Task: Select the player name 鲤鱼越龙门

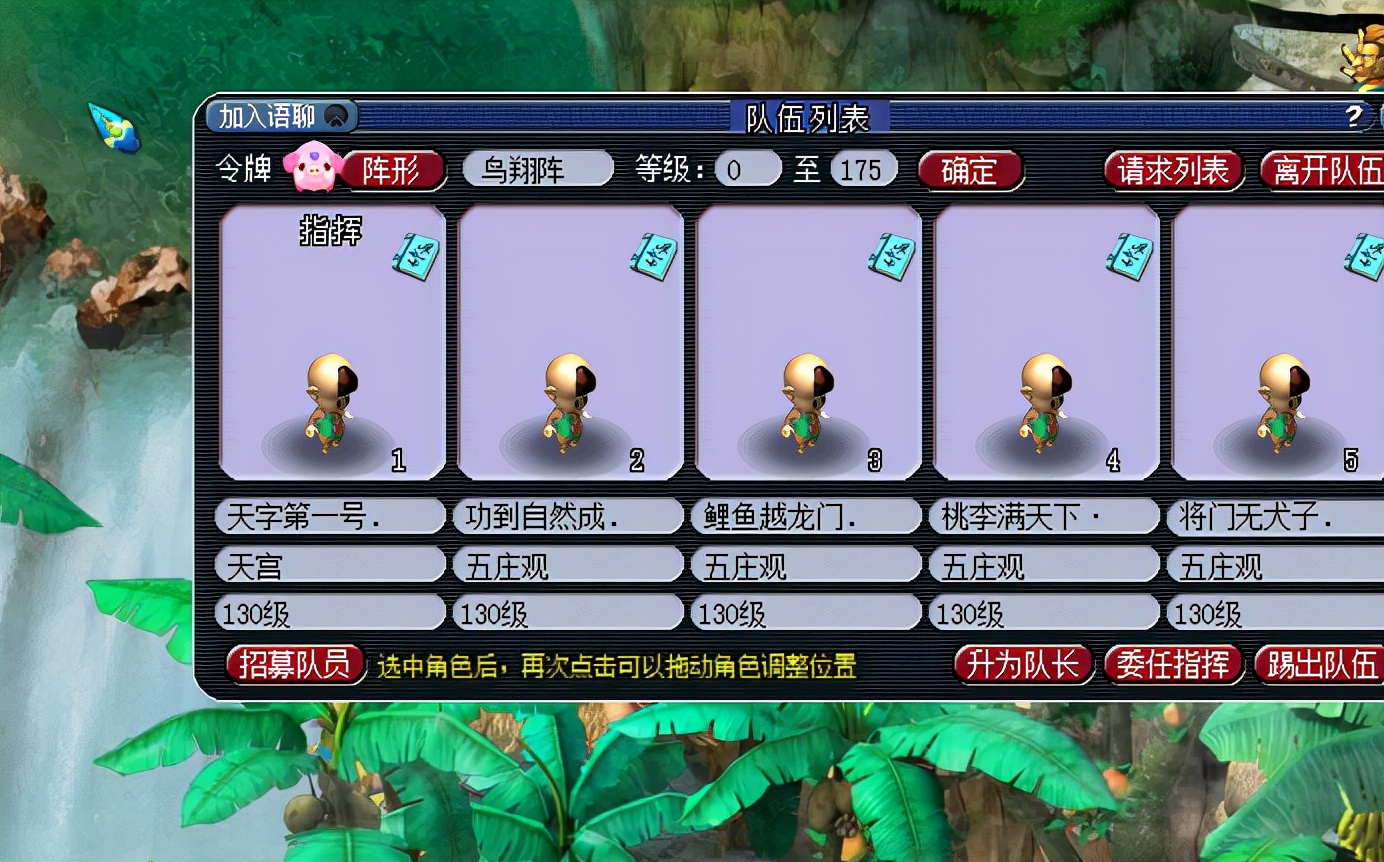Action: tap(806, 517)
